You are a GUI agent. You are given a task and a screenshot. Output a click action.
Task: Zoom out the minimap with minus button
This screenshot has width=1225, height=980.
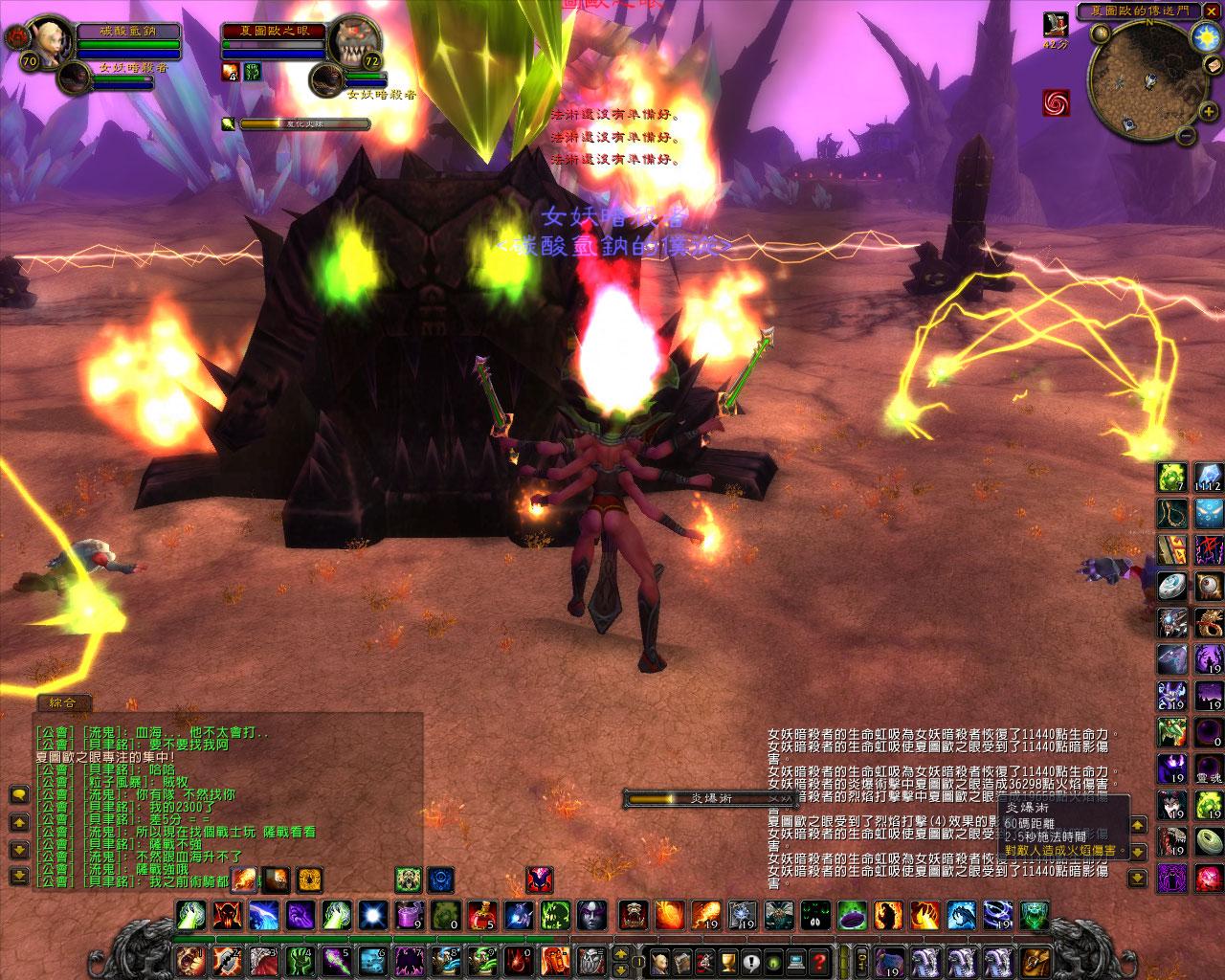tap(1185, 135)
